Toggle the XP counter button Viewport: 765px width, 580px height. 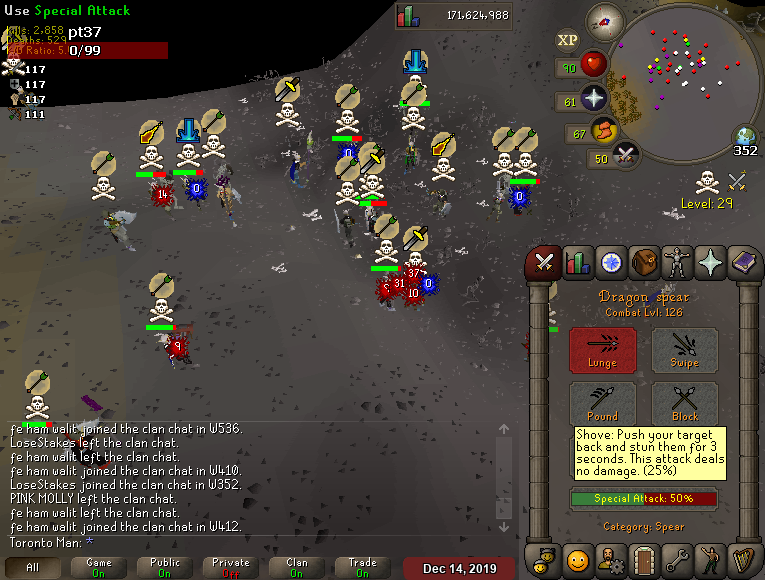(x=567, y=40)
